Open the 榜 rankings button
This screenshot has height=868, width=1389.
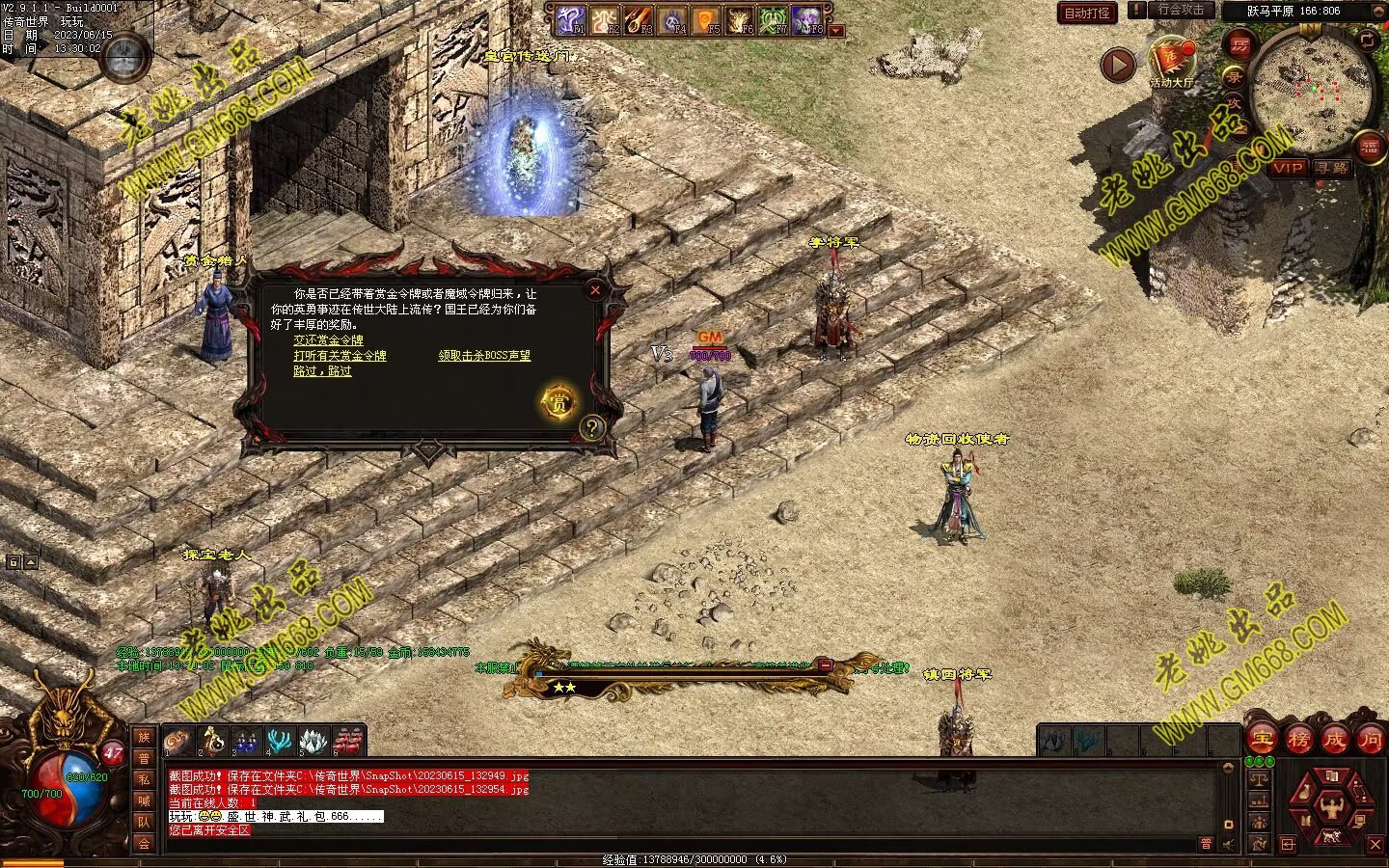click(x=1298, y=740)
